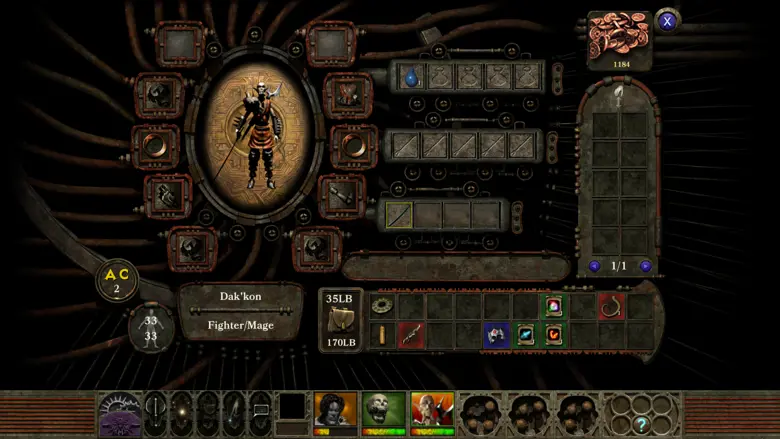
Task: Select Dak'kon's portrait in the party bar
Action: [x=335, y=411]
